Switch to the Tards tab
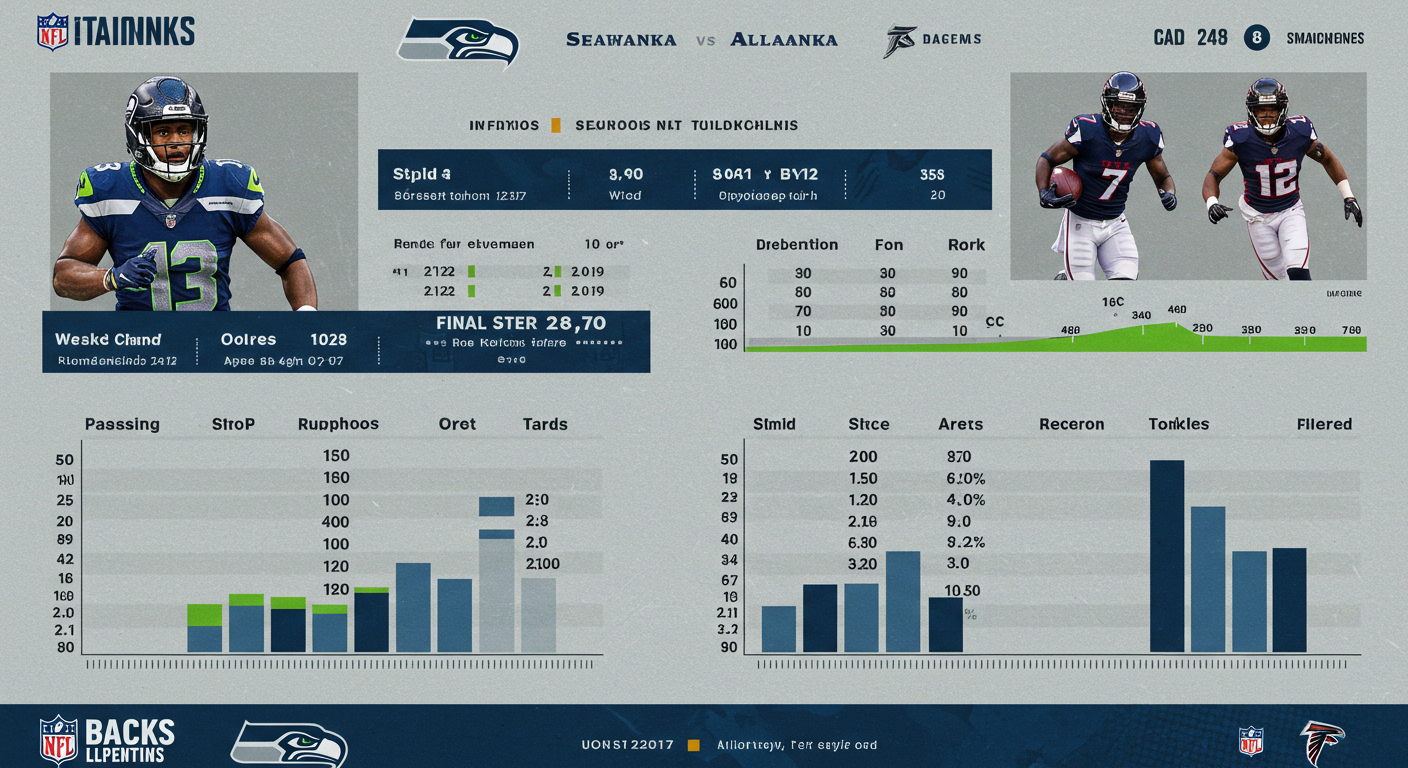The width and height of the screenshot is (1408, 768). [545, 424]
